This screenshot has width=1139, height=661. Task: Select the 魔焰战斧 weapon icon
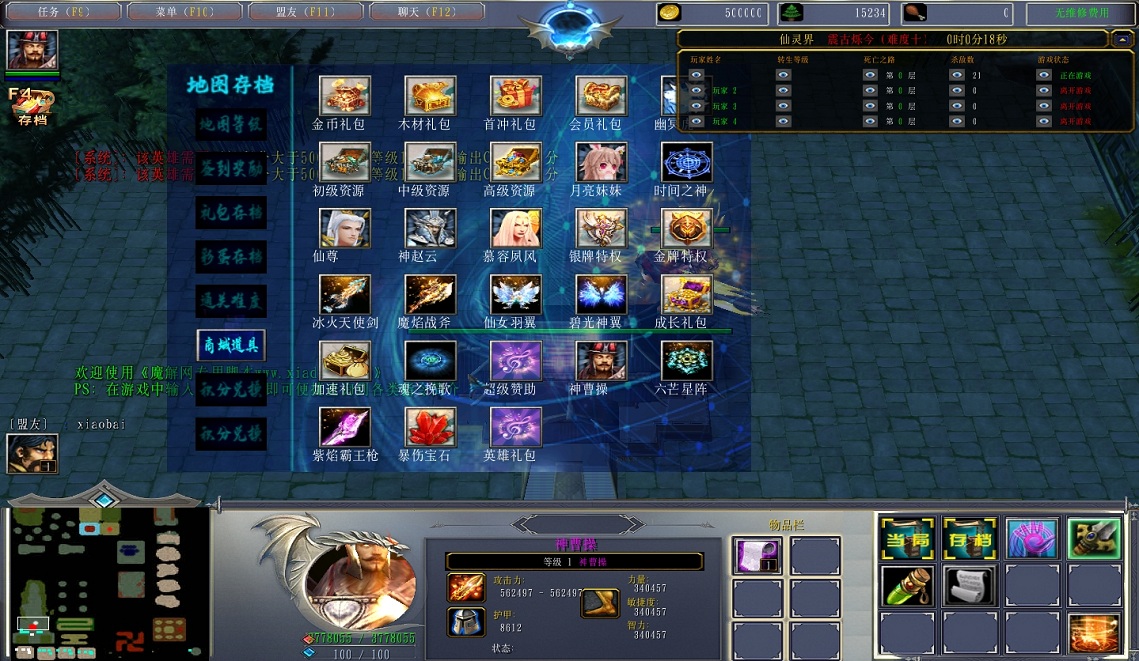(430, 295)
